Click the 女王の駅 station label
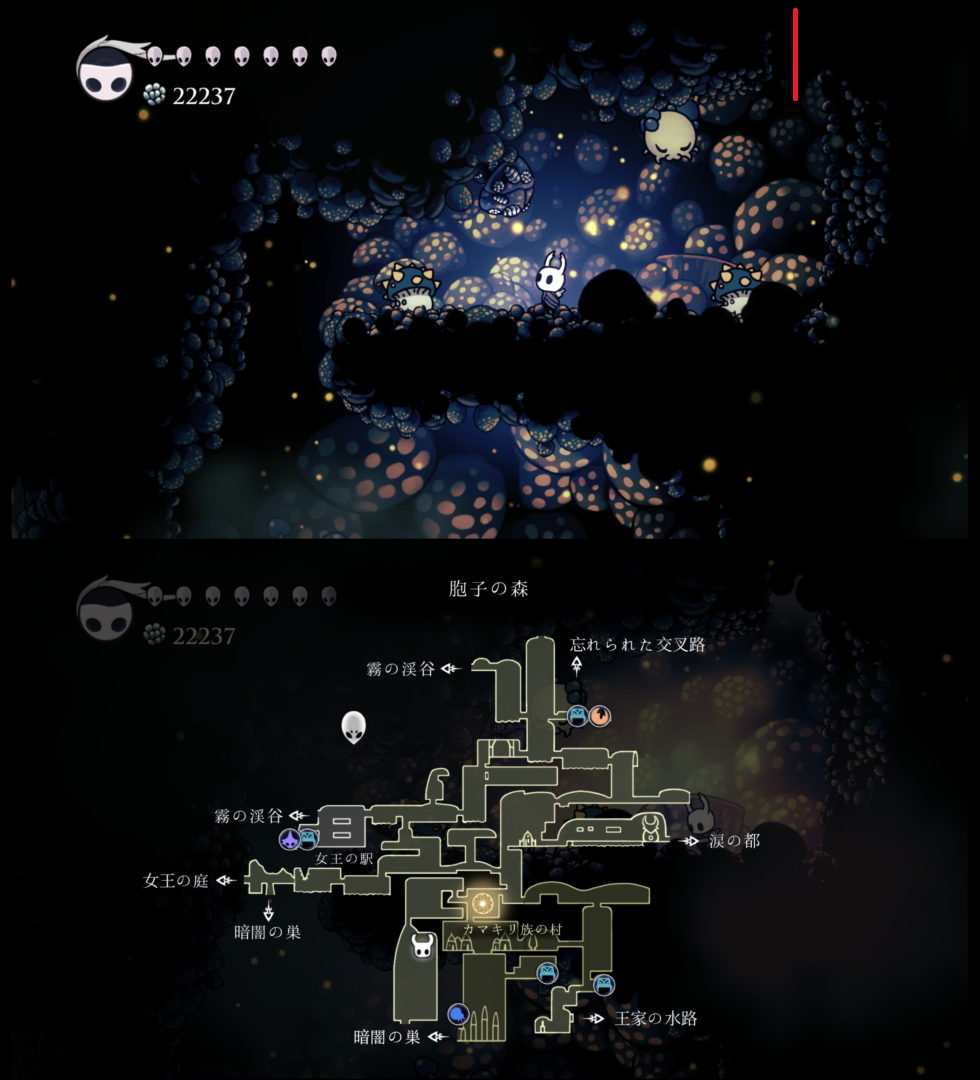 click(x=344, y=858)
